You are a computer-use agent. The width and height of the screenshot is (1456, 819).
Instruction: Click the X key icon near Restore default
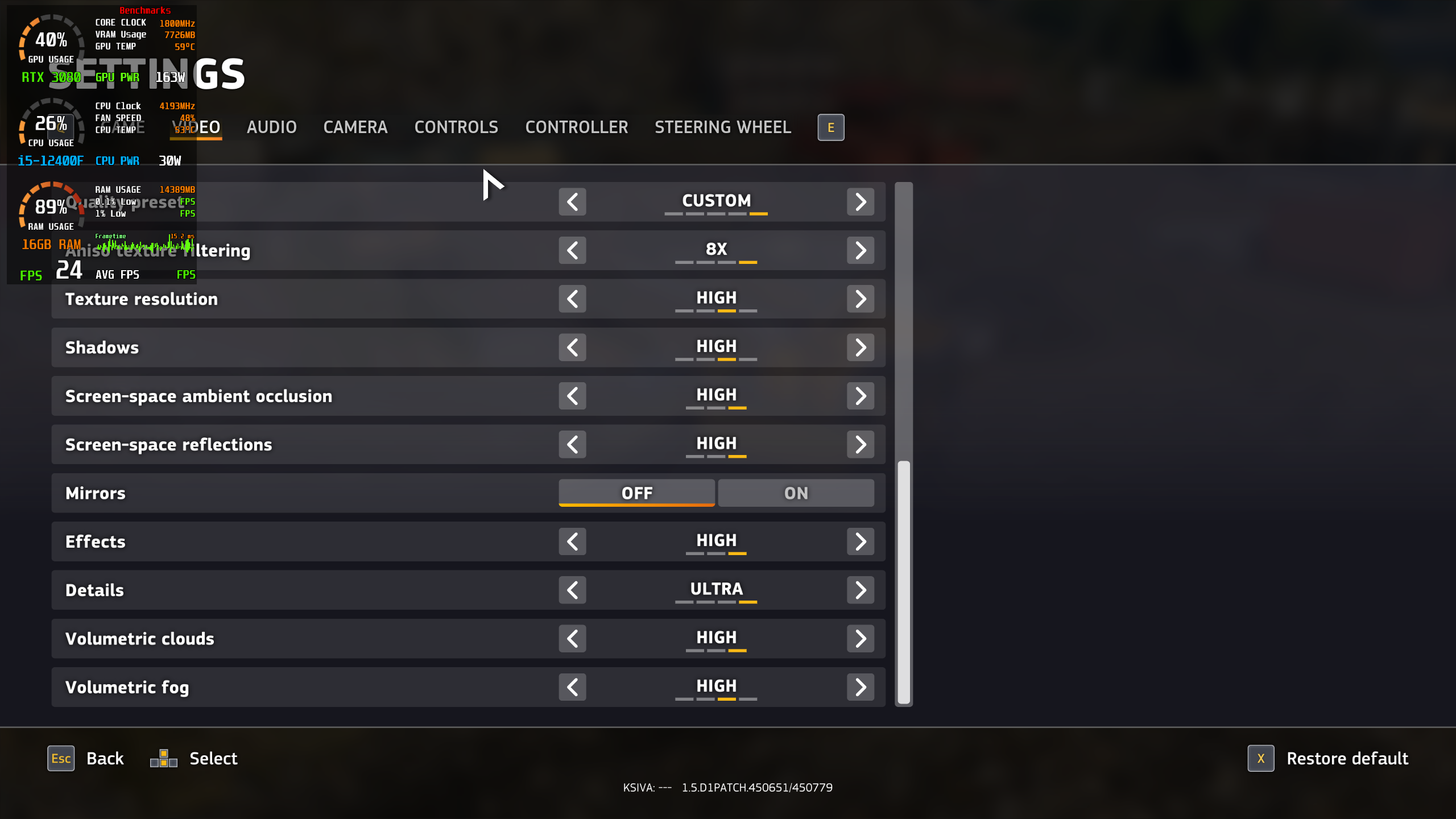(1261, 758)
